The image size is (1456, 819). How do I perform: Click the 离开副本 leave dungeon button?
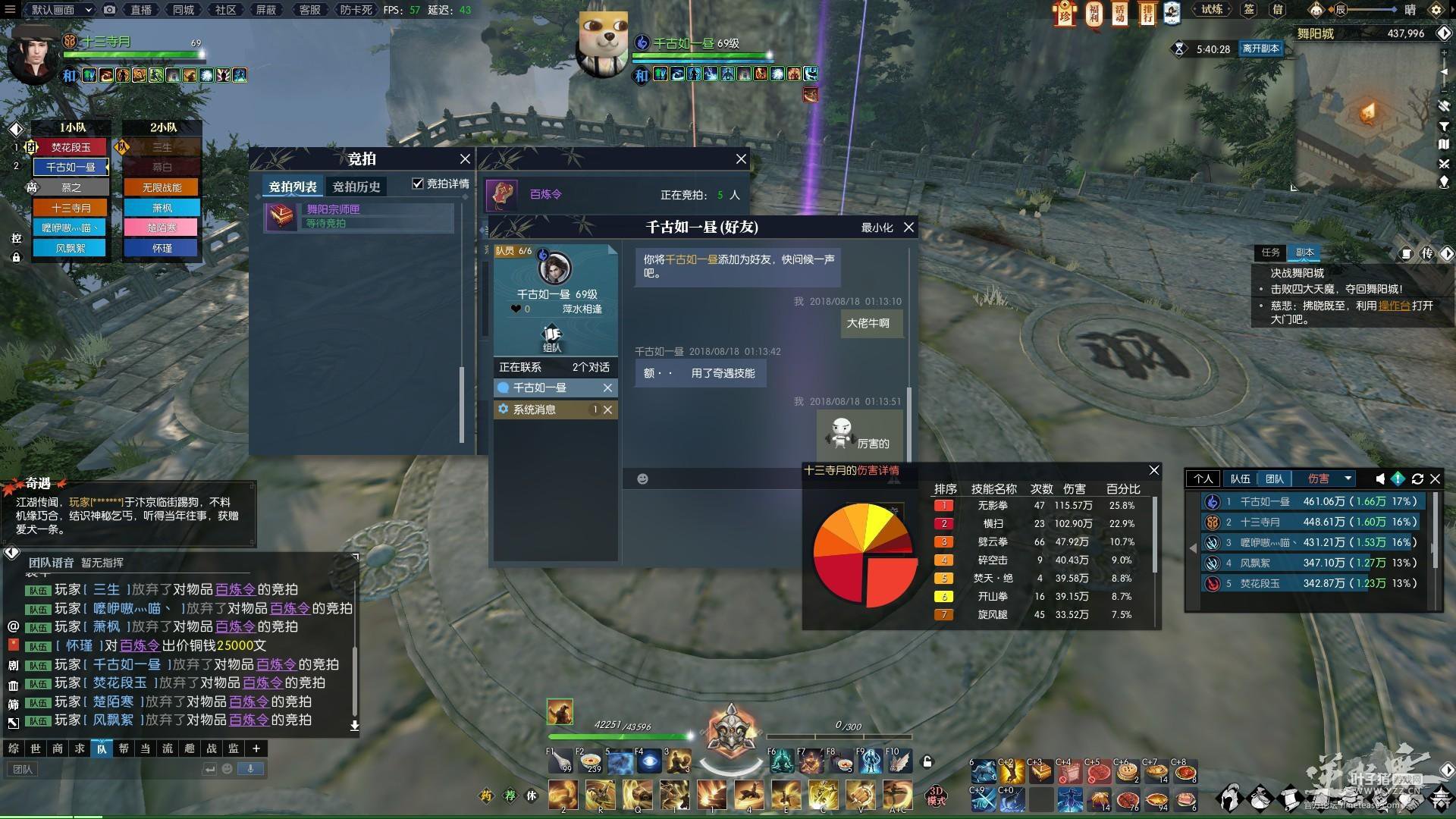pos(1260,49)
